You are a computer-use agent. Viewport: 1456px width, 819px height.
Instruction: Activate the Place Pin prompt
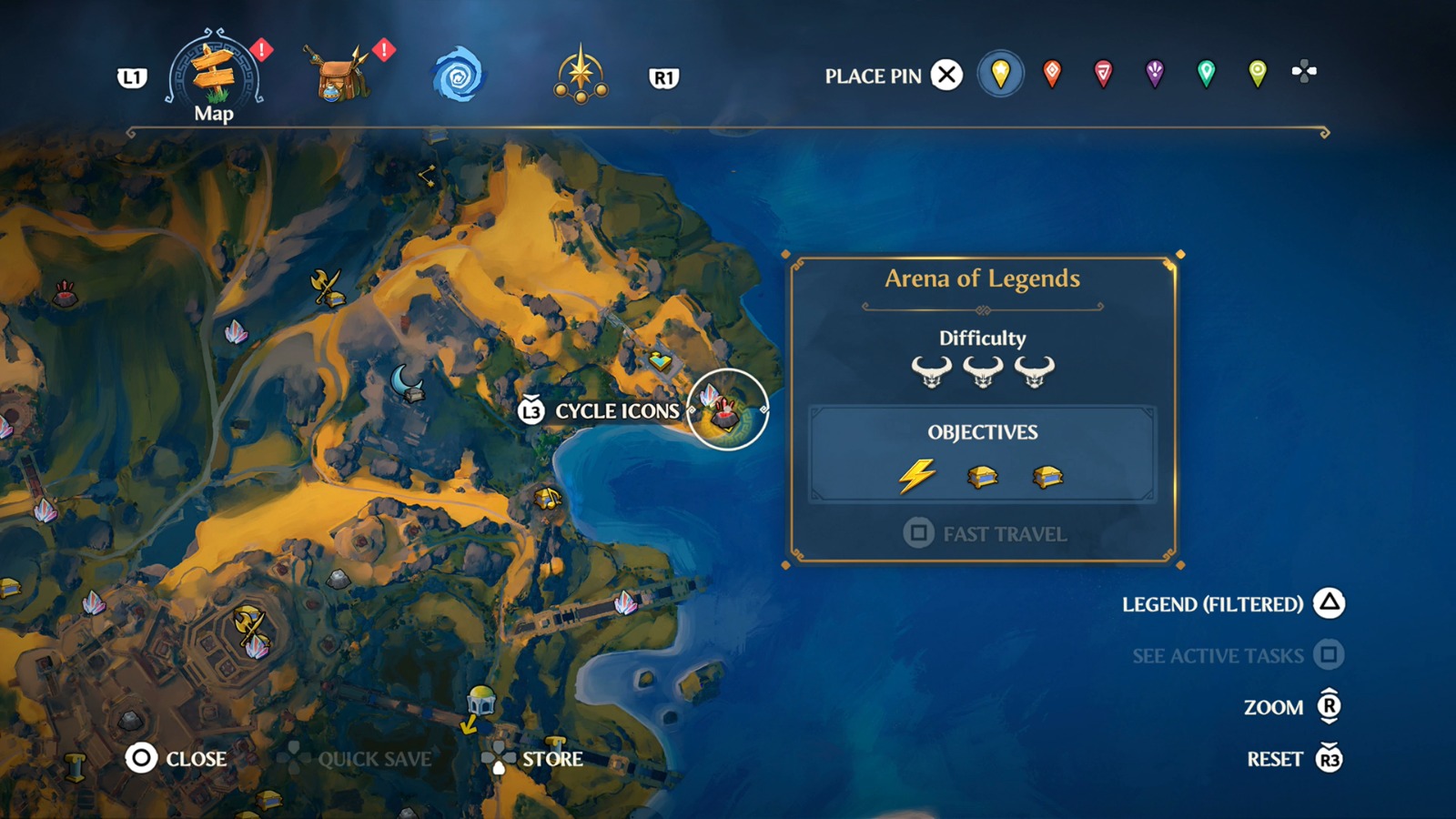(946, 75)
